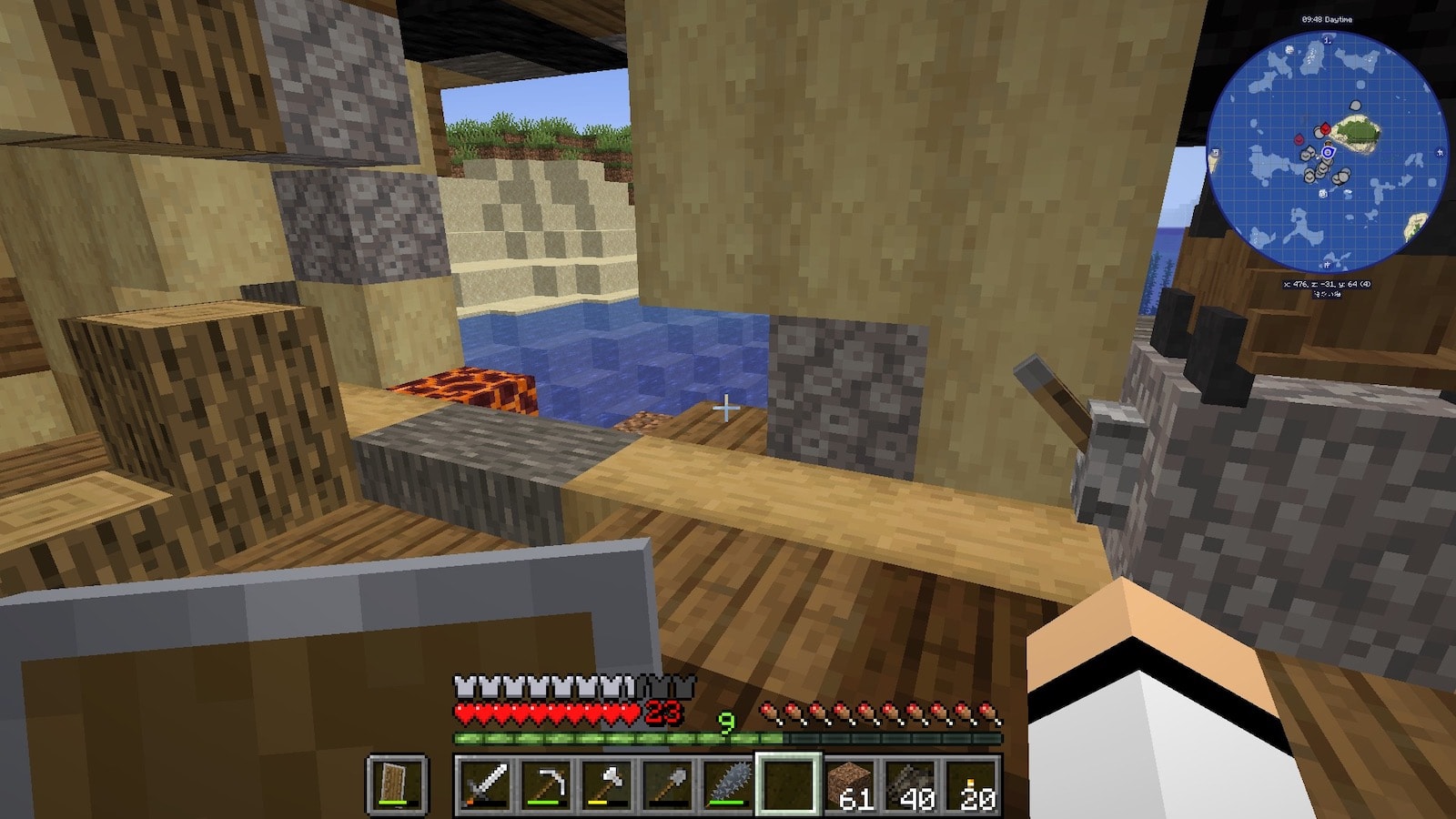Screen dimensions: 1456x819
Task: Pick the spiked club hotbar slot
Action: [x=728, y=784]
